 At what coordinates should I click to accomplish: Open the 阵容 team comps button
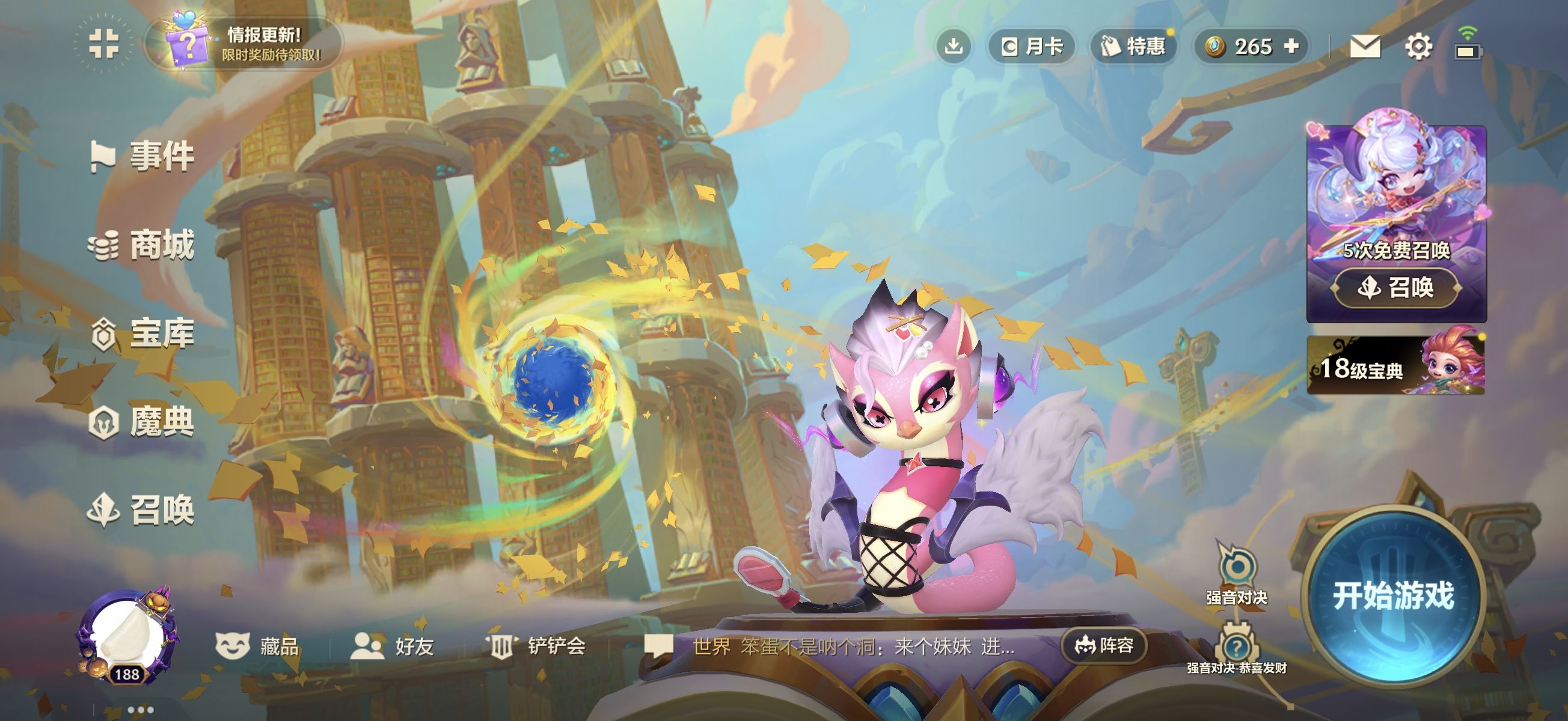click(x=1104, y=645)
